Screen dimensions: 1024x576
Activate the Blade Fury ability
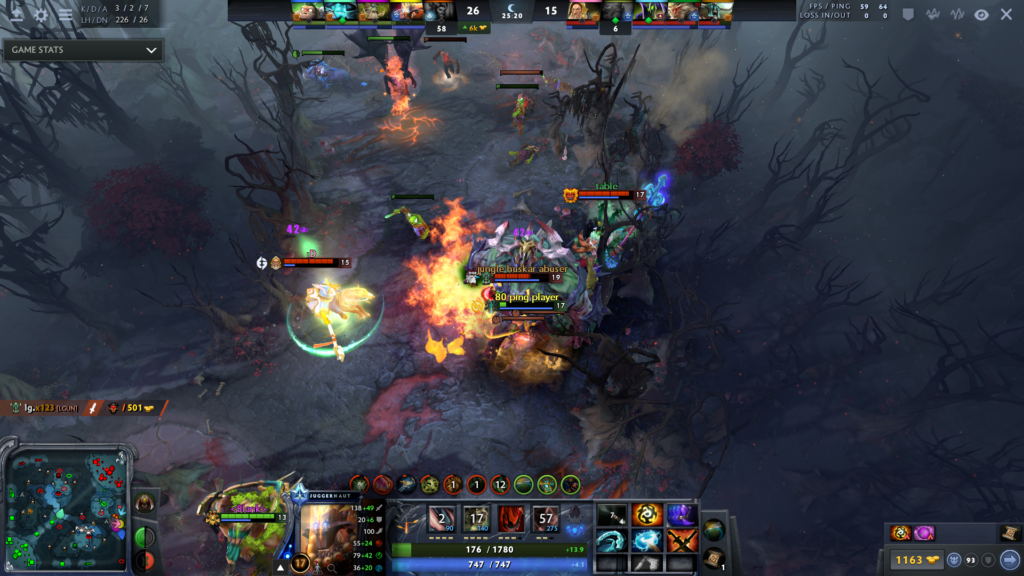pos(442,519)
